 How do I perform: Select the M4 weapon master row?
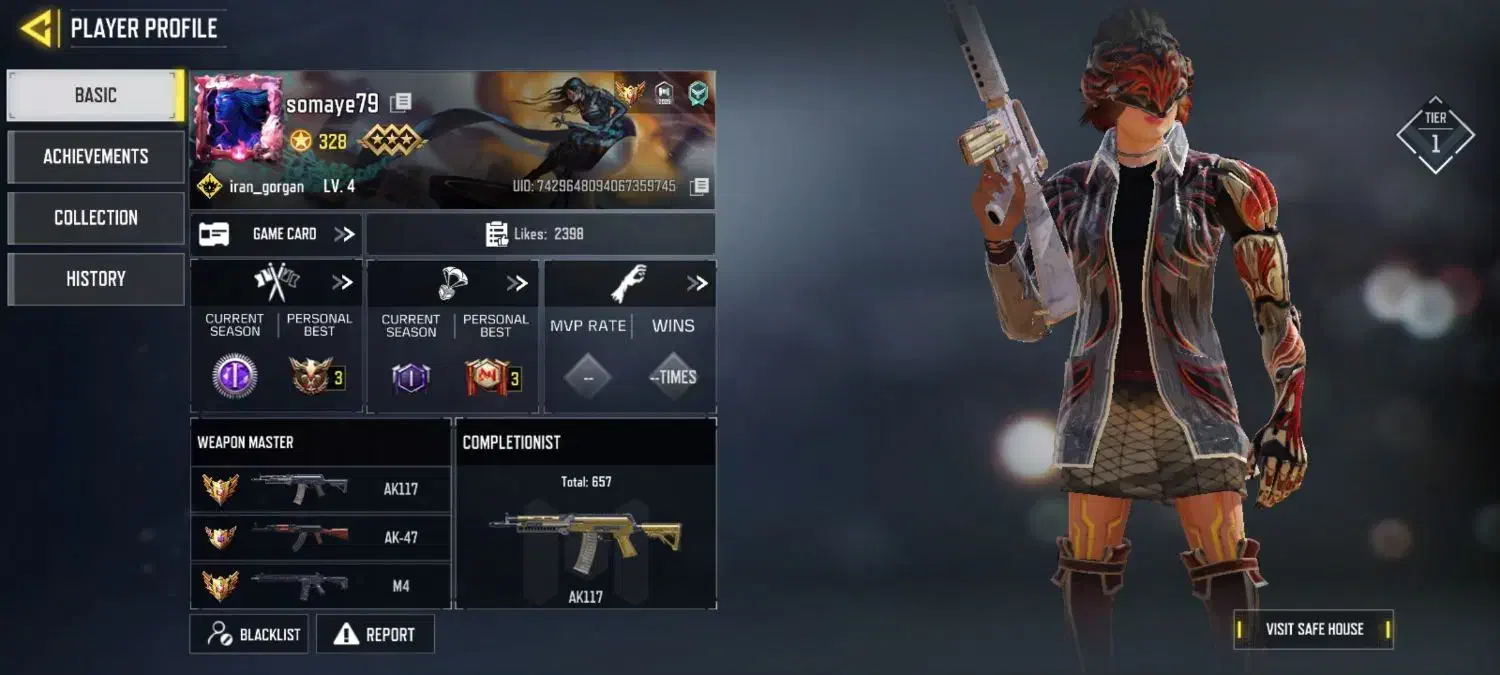[x=320, y=585]
